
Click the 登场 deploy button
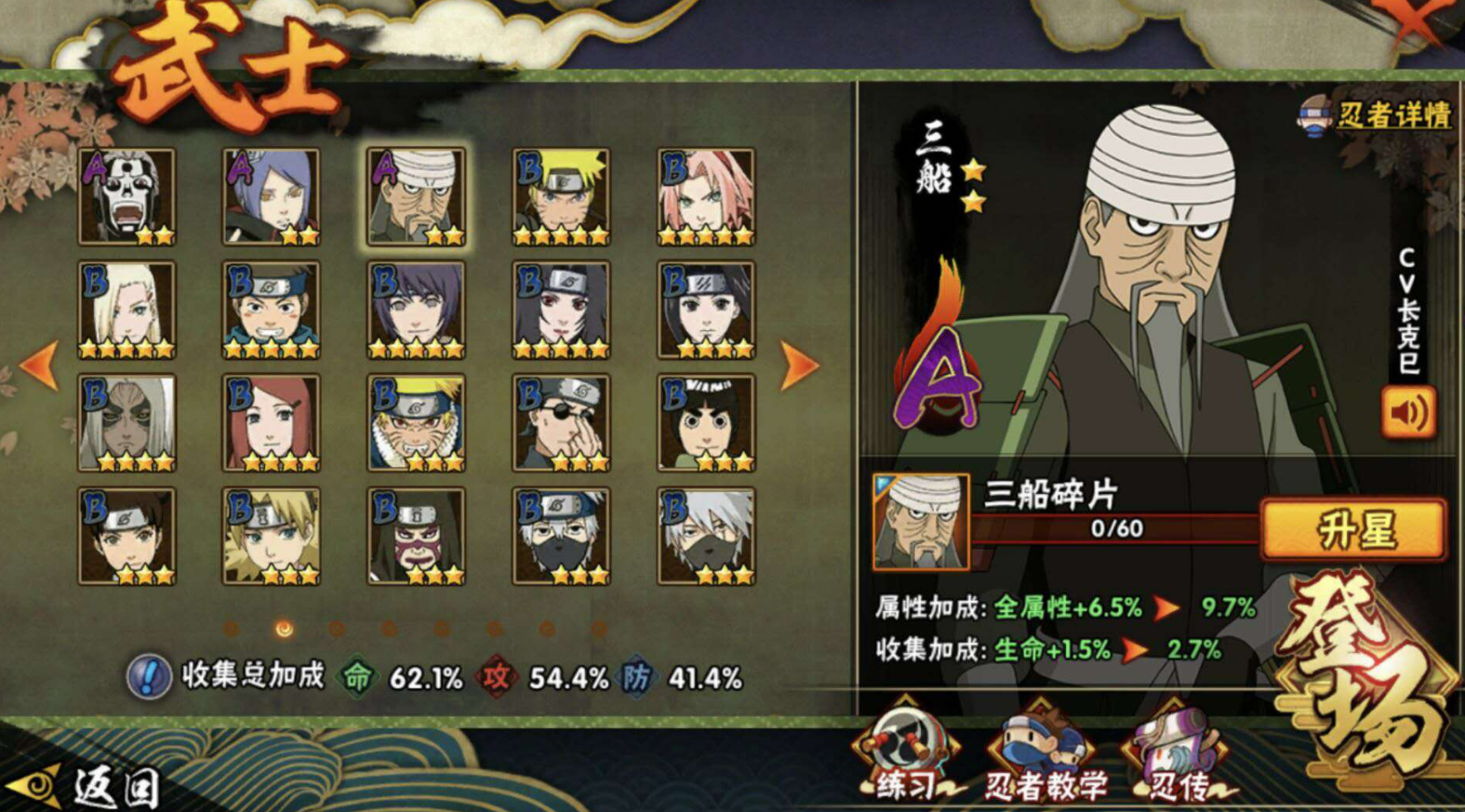click(1365, 681)
